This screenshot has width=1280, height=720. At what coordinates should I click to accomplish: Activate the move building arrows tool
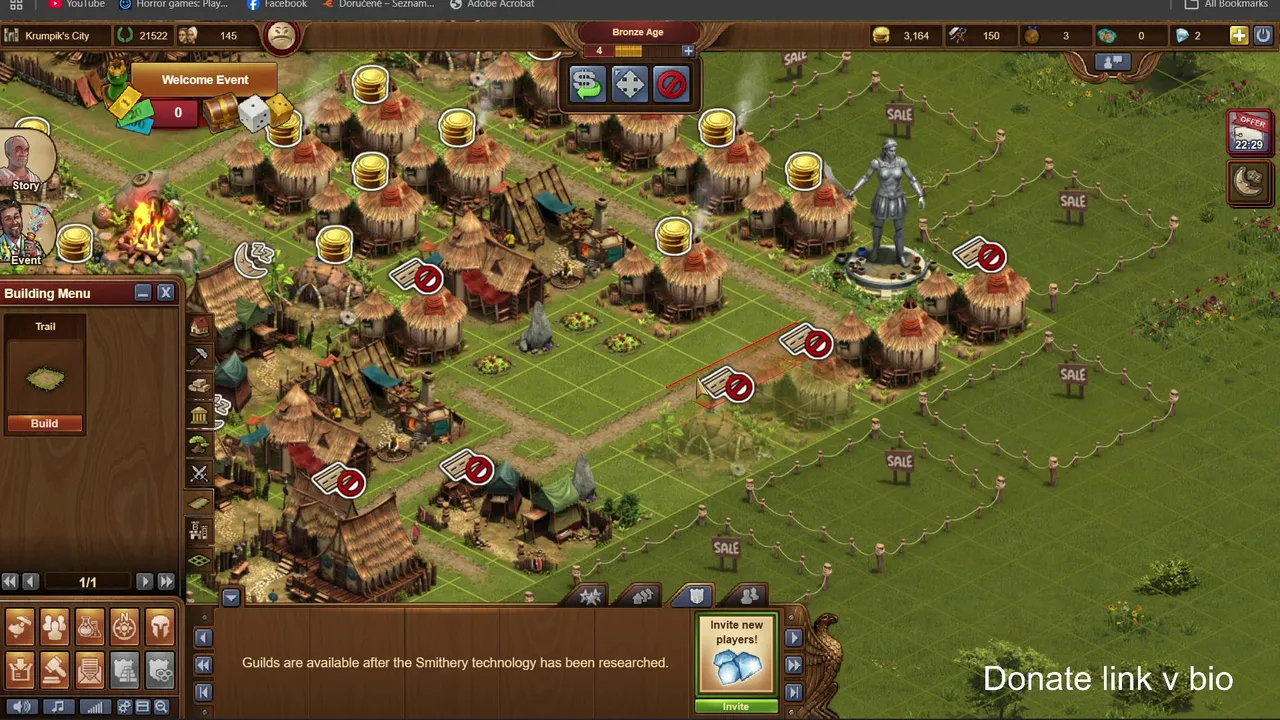(x=629, y=84)
